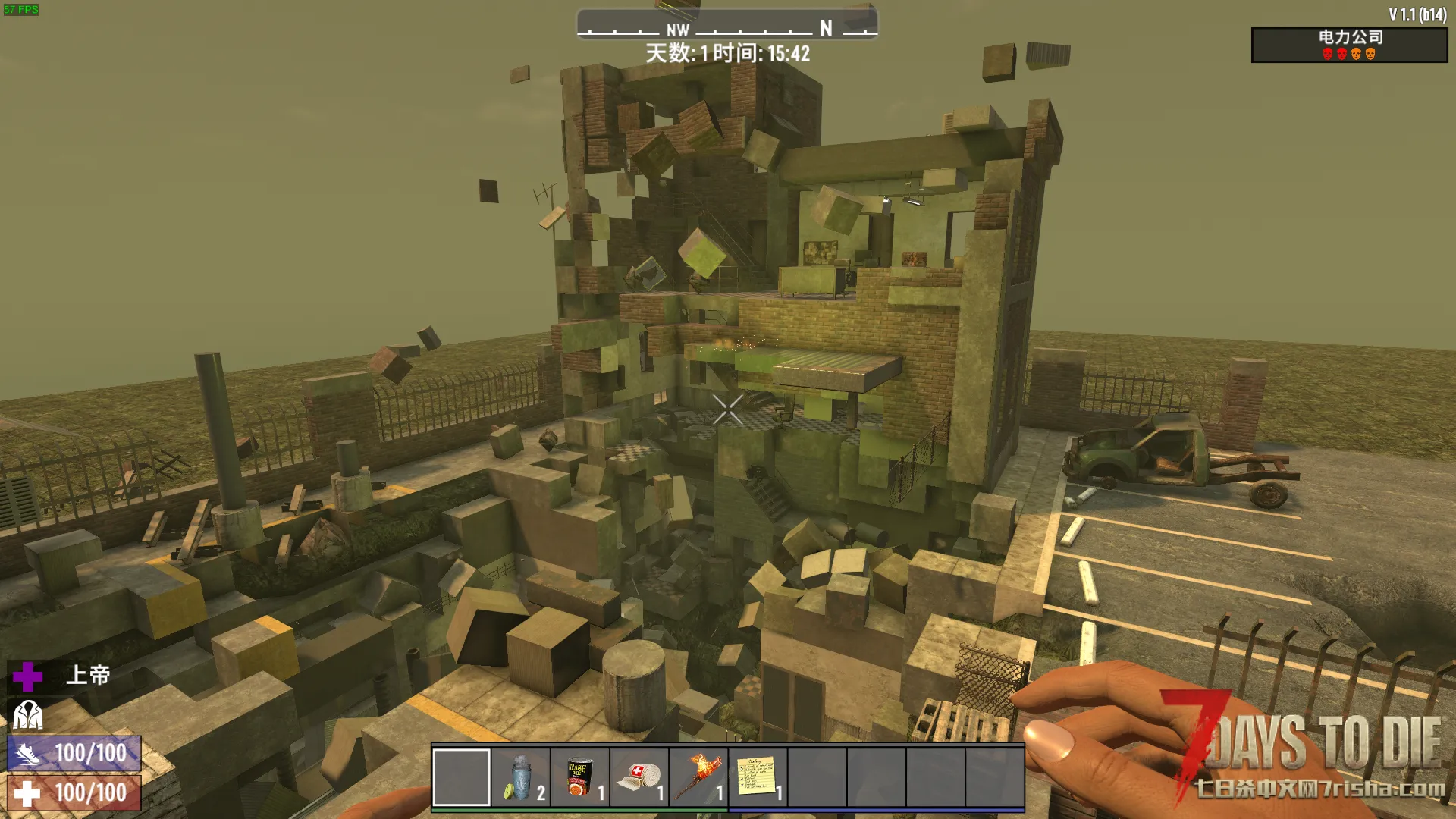Select the canned chili hotbar slot

click(x=580, y=777)
